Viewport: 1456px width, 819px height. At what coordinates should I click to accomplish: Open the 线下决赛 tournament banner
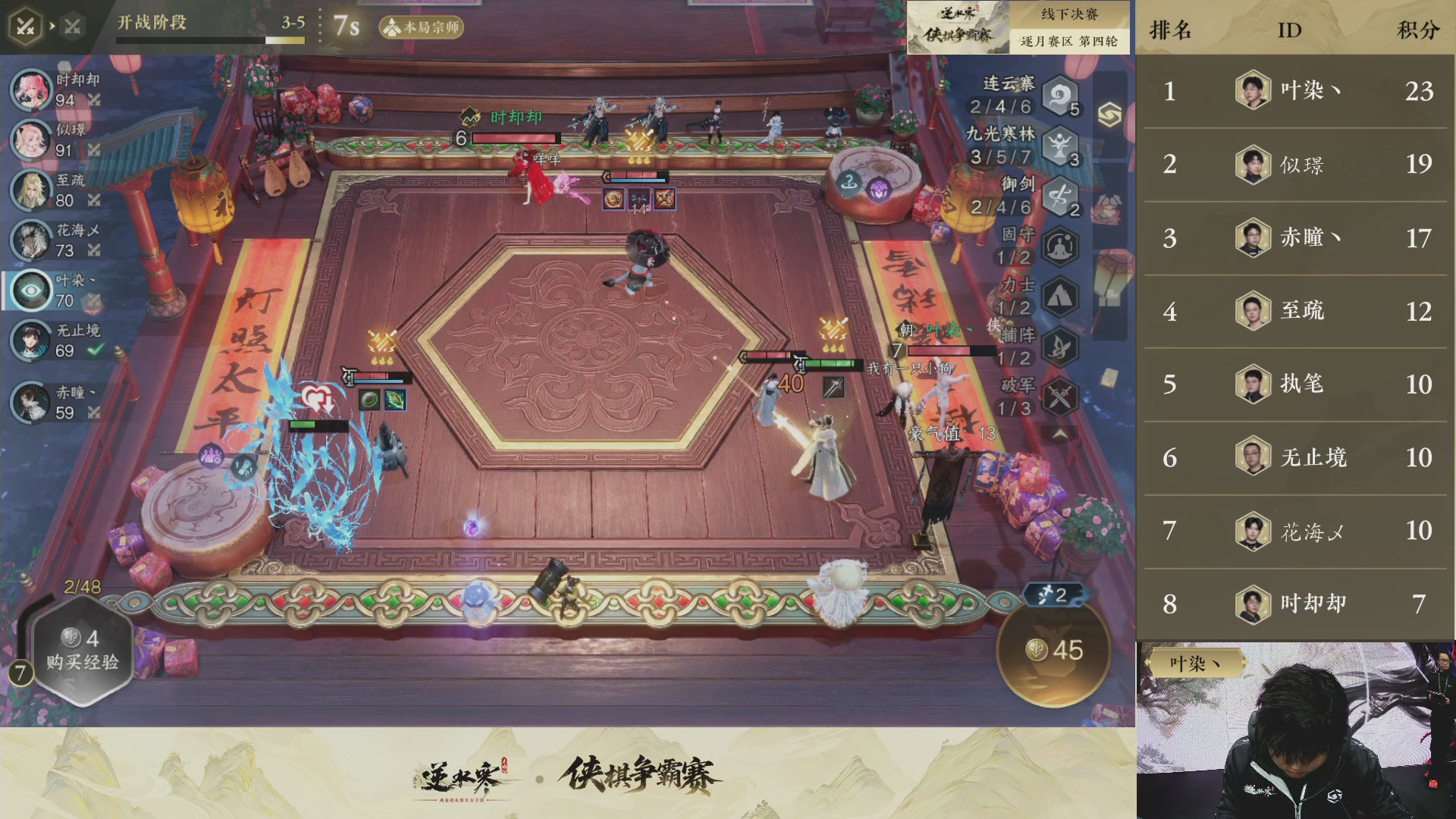(x=1071, y=14)
